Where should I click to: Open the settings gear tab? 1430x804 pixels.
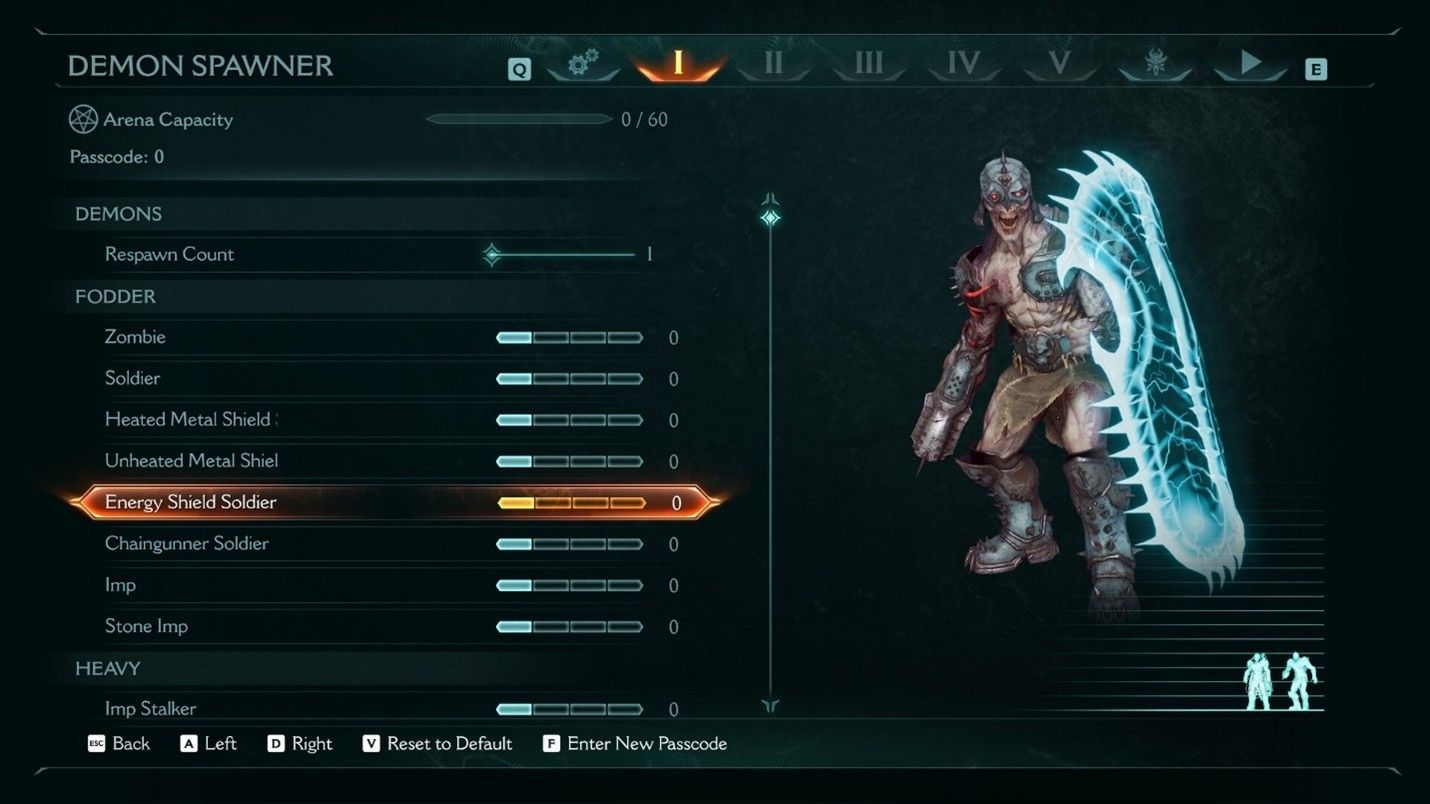(x=582, y=63)
